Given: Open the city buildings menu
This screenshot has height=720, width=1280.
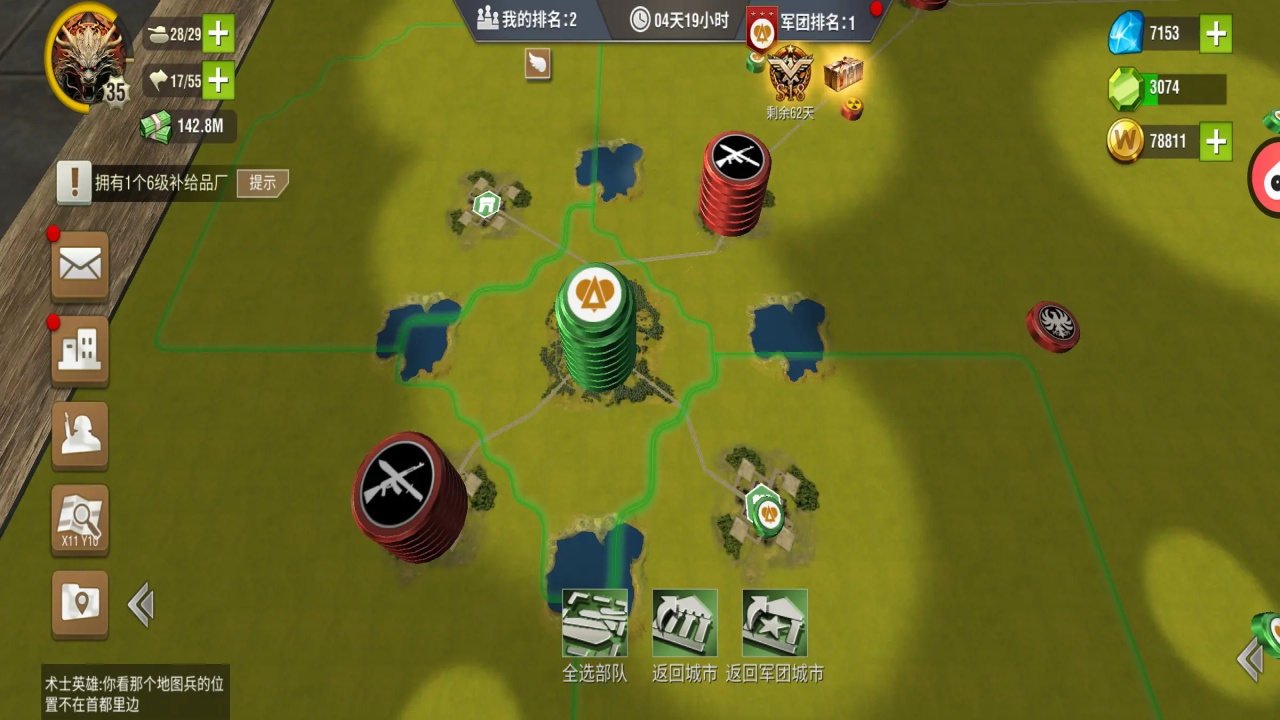Looking at the screenshot, I should (80, 350).
